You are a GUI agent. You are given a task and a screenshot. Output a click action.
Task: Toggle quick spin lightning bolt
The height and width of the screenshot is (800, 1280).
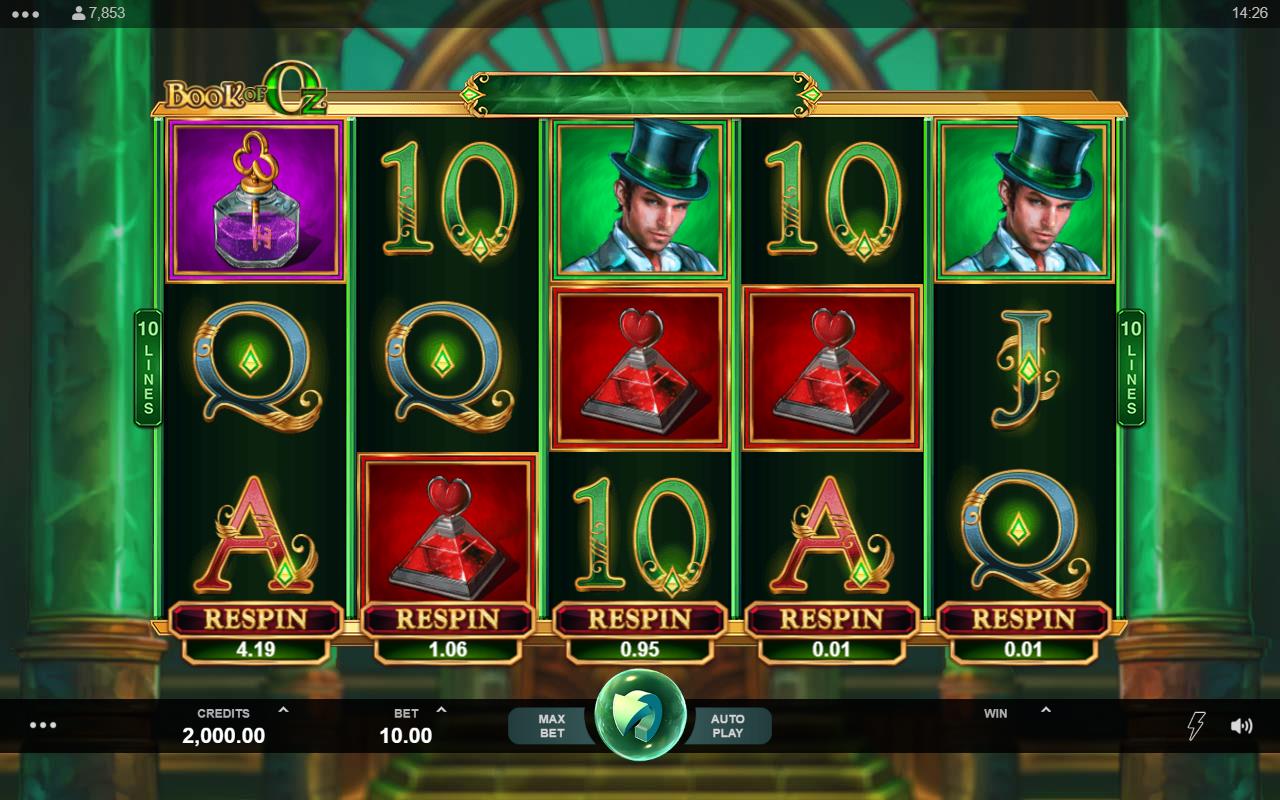(x=1195, y=726)
